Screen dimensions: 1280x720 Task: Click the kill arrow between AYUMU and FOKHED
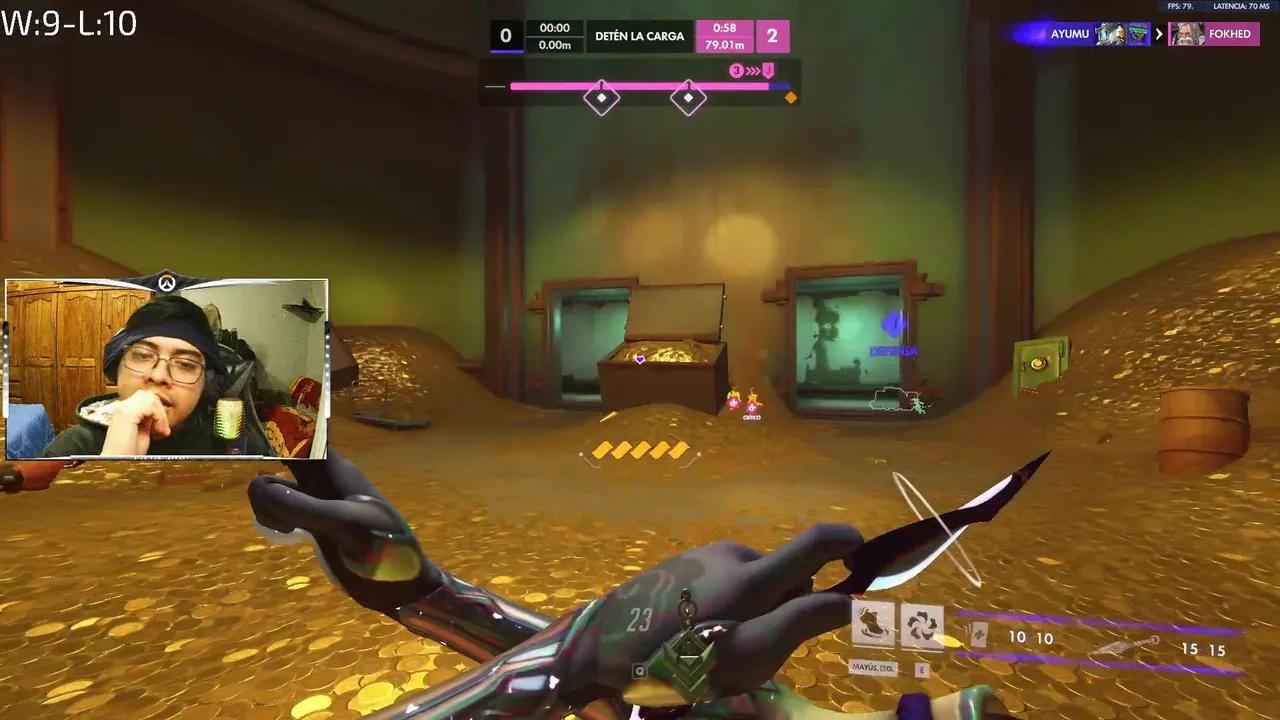[1159, 33]
